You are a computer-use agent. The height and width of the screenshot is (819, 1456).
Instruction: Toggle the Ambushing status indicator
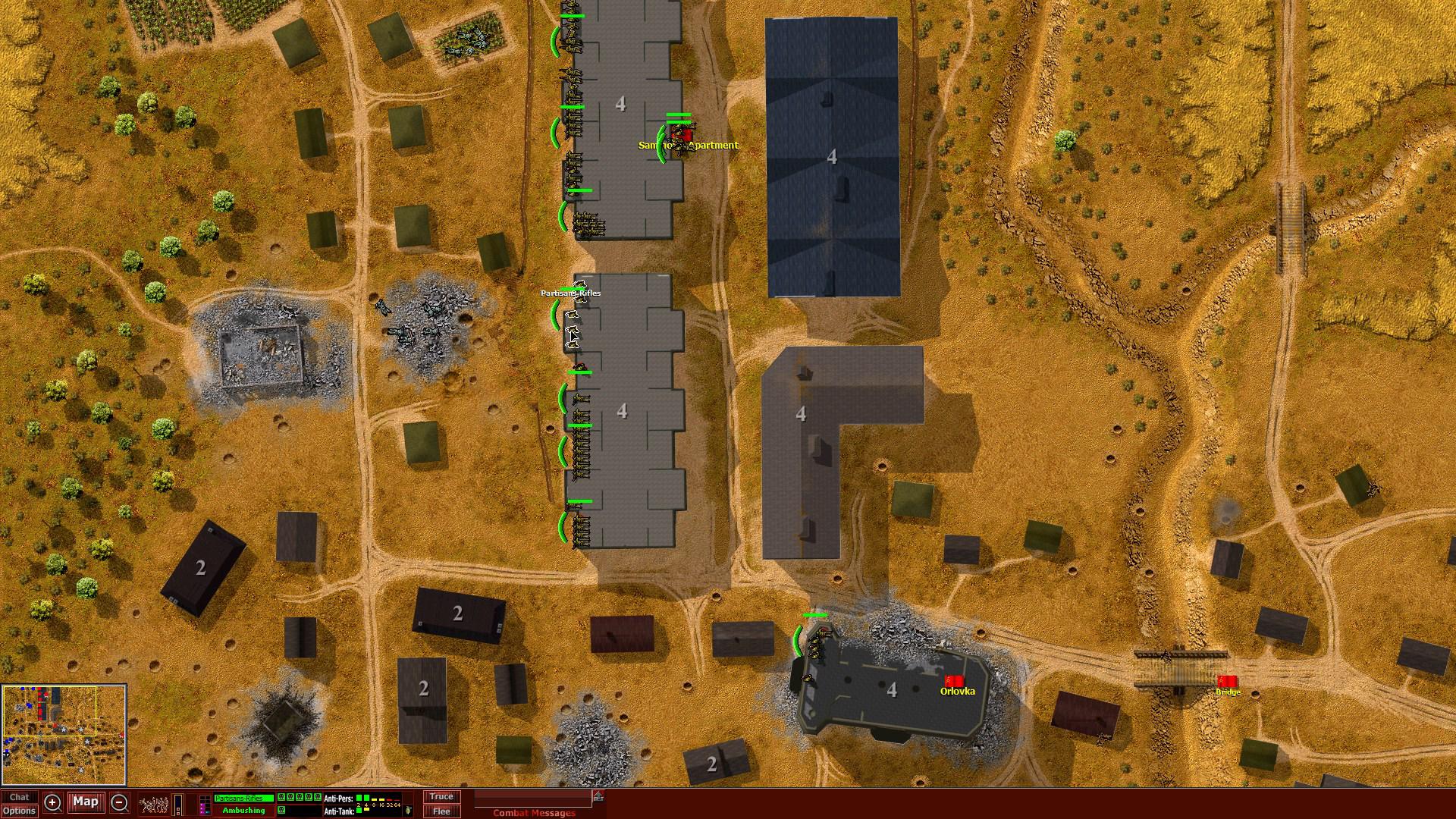click(x=243, y=810)
